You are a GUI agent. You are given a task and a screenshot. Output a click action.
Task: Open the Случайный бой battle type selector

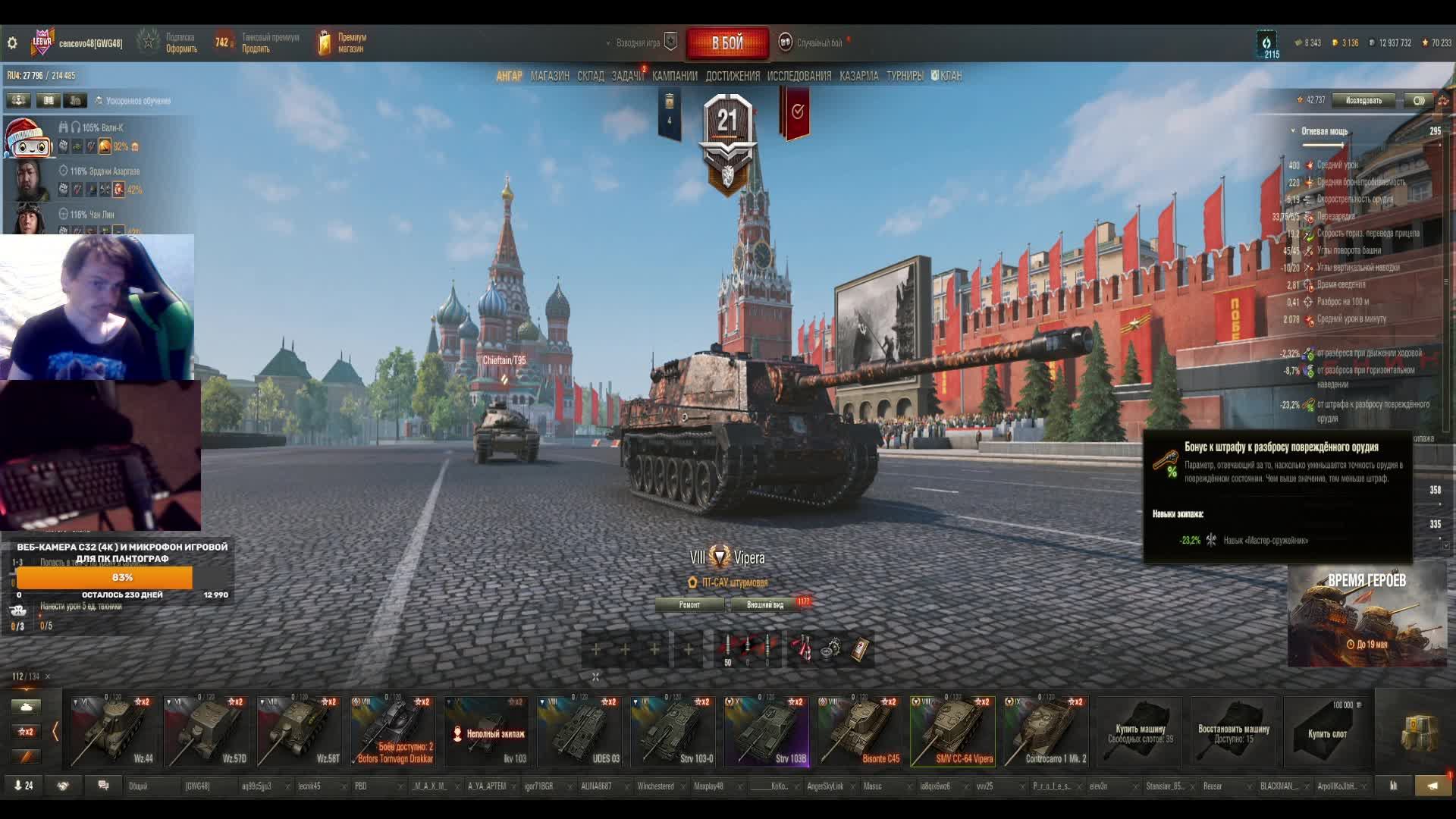click(817, 43)
